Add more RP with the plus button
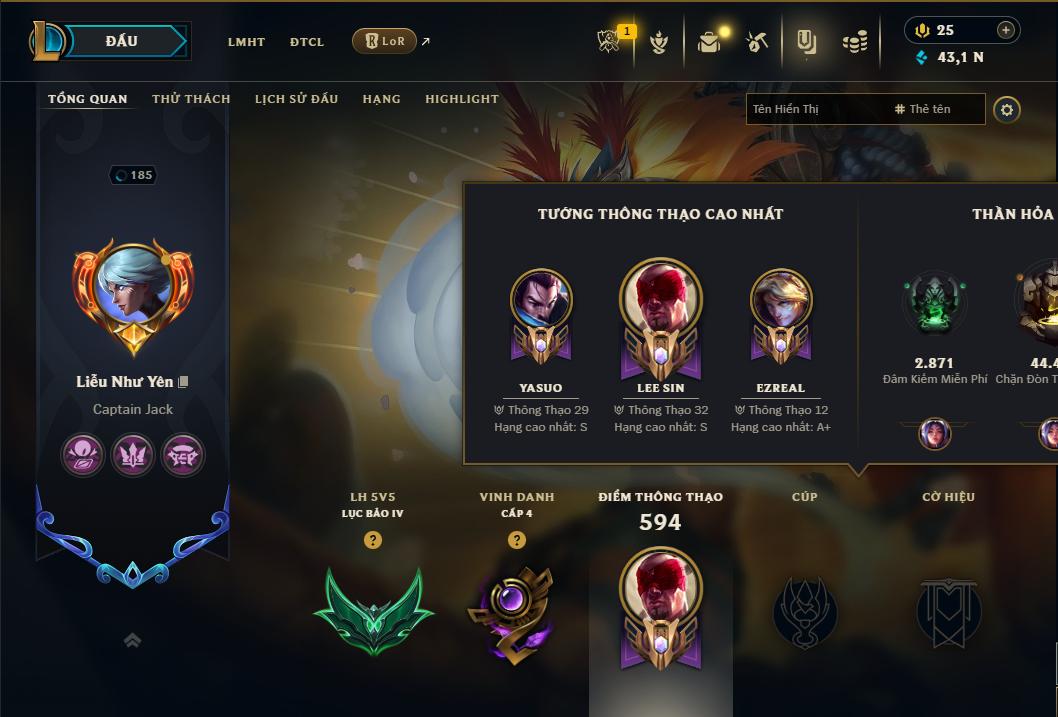Image resolution: width=1058 pixels, height=717 pixels. (x=1006, y=30)
